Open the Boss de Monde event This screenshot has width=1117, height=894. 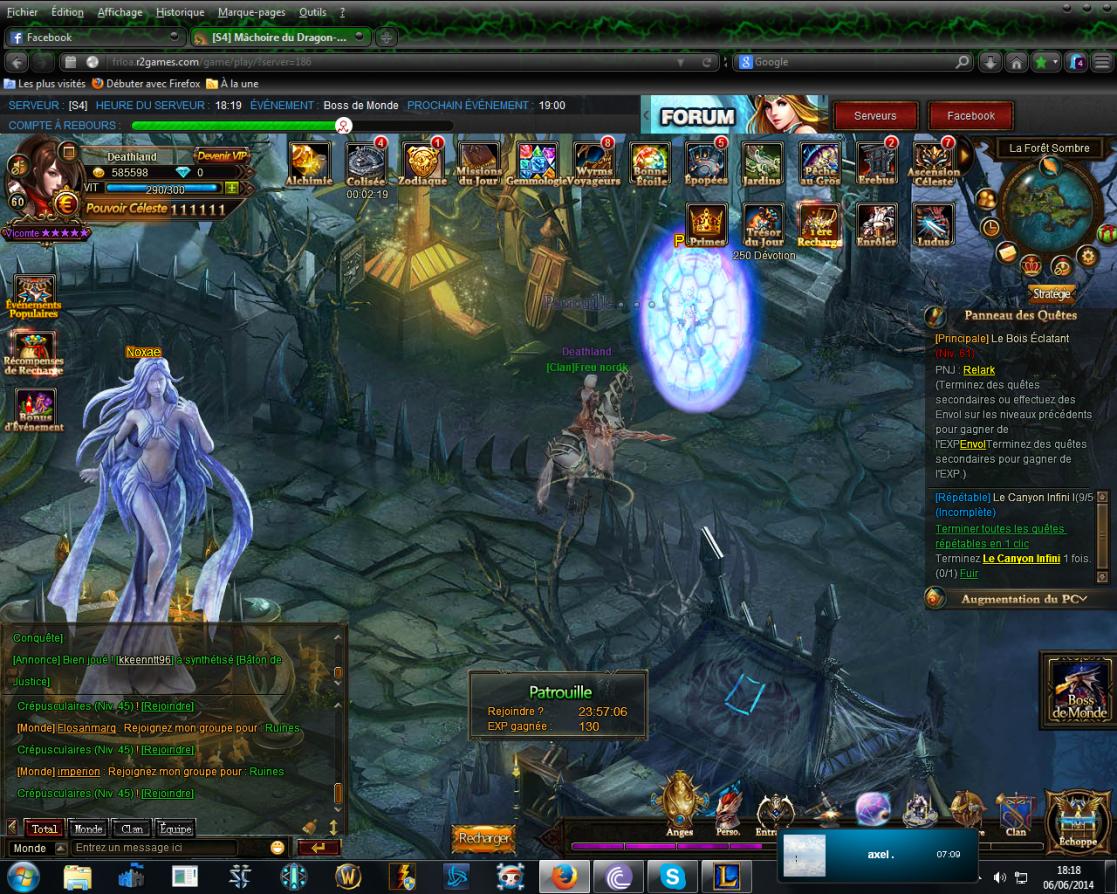(x=1078, y=689)
